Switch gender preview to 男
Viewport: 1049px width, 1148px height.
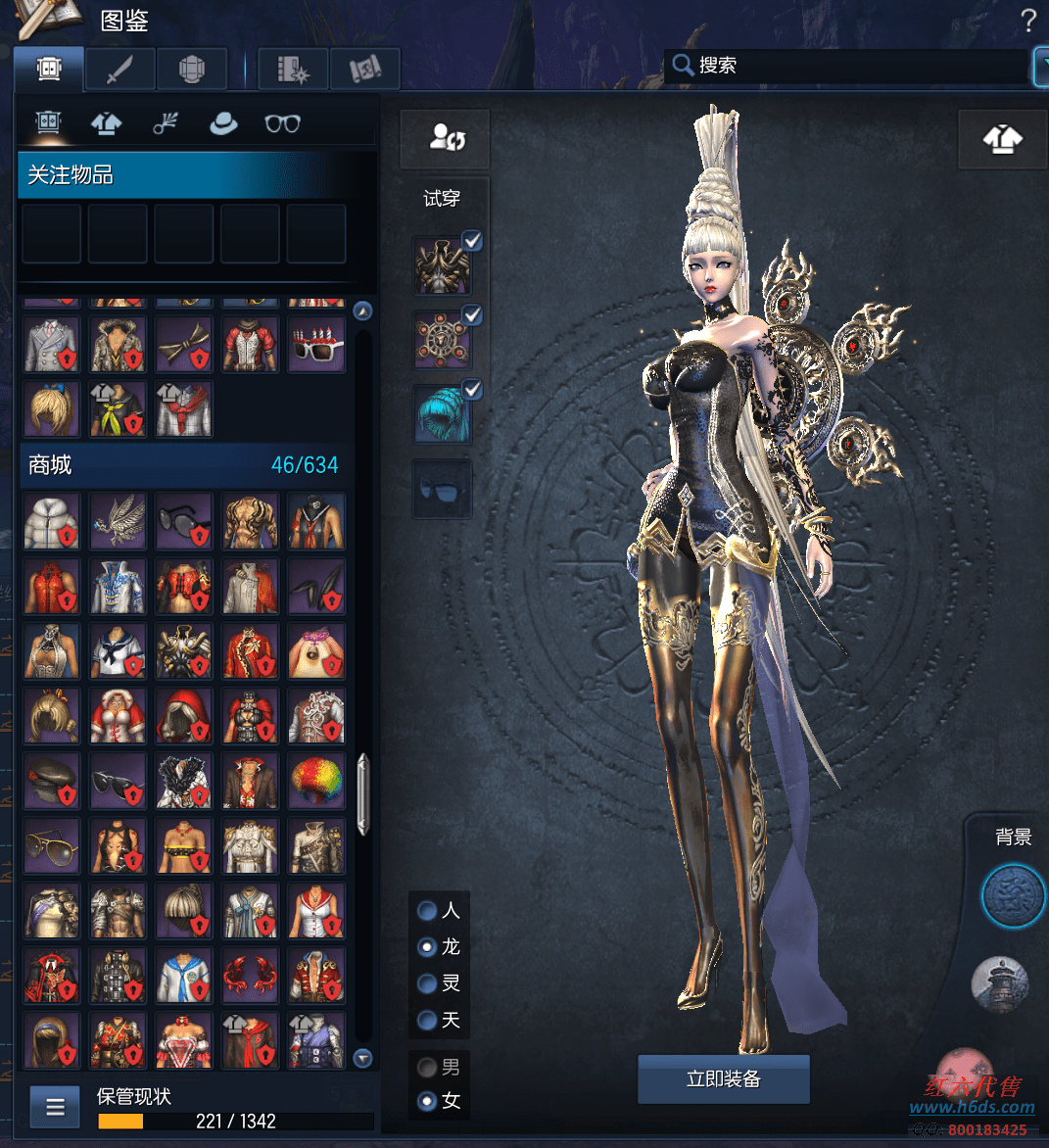tap(427, 1067)
